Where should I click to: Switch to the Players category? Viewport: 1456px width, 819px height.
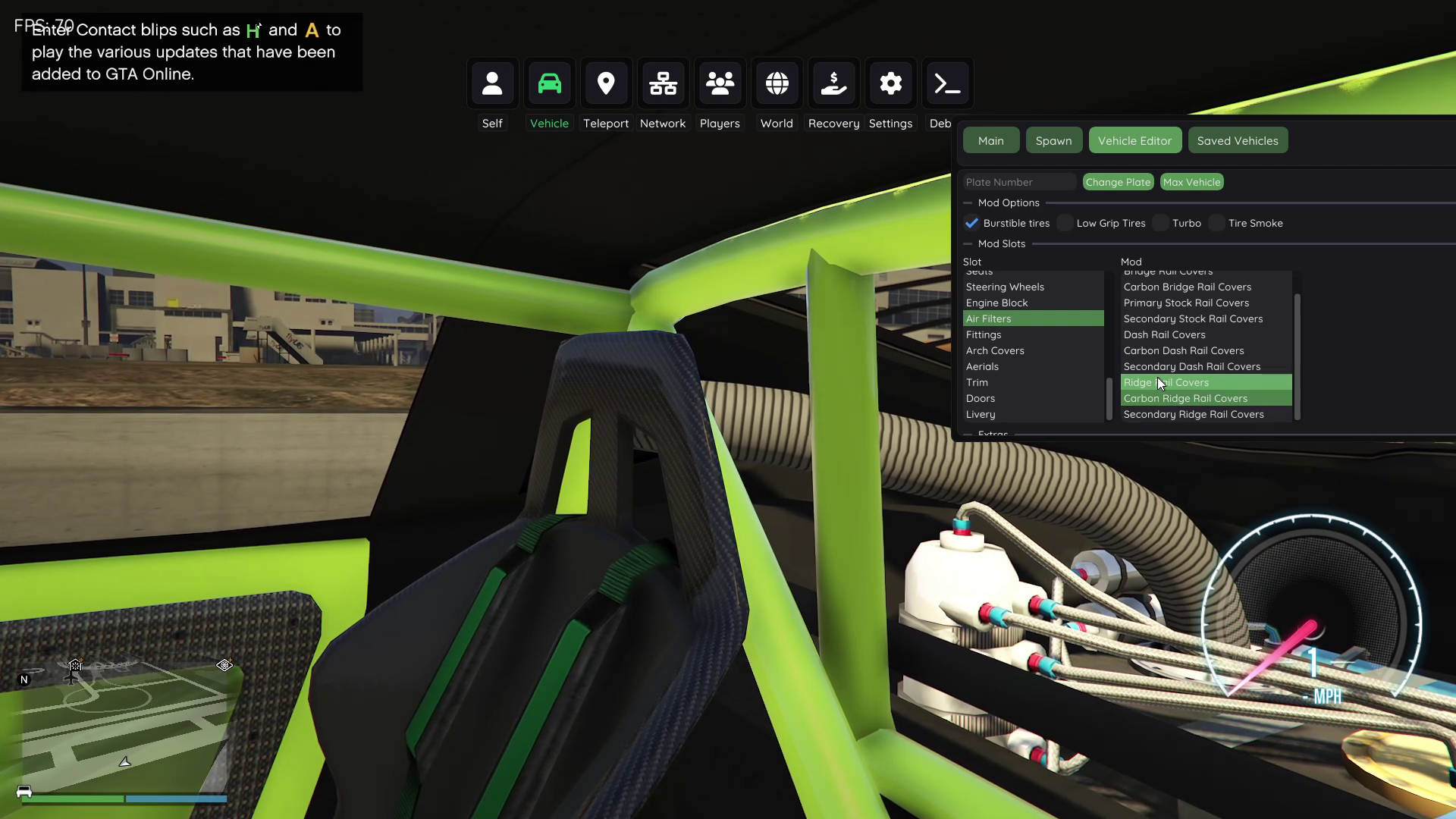pos(720,83)
